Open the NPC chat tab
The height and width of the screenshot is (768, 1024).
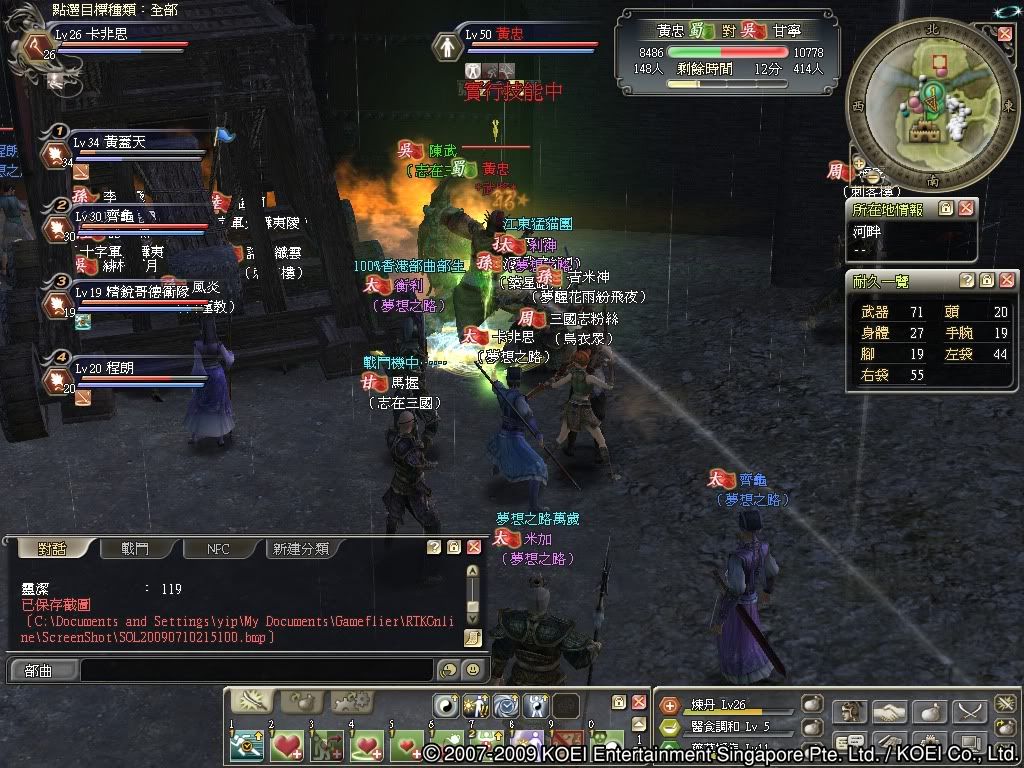(218, 548)
